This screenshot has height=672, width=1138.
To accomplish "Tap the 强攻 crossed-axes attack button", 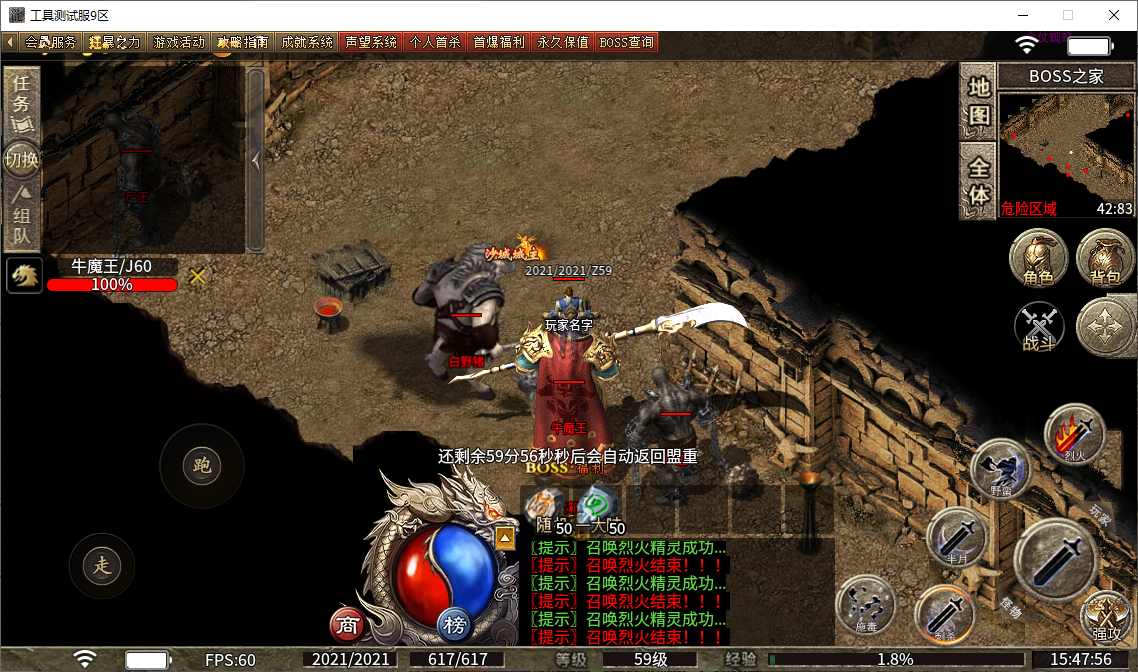I will (x=1105, y=615).
